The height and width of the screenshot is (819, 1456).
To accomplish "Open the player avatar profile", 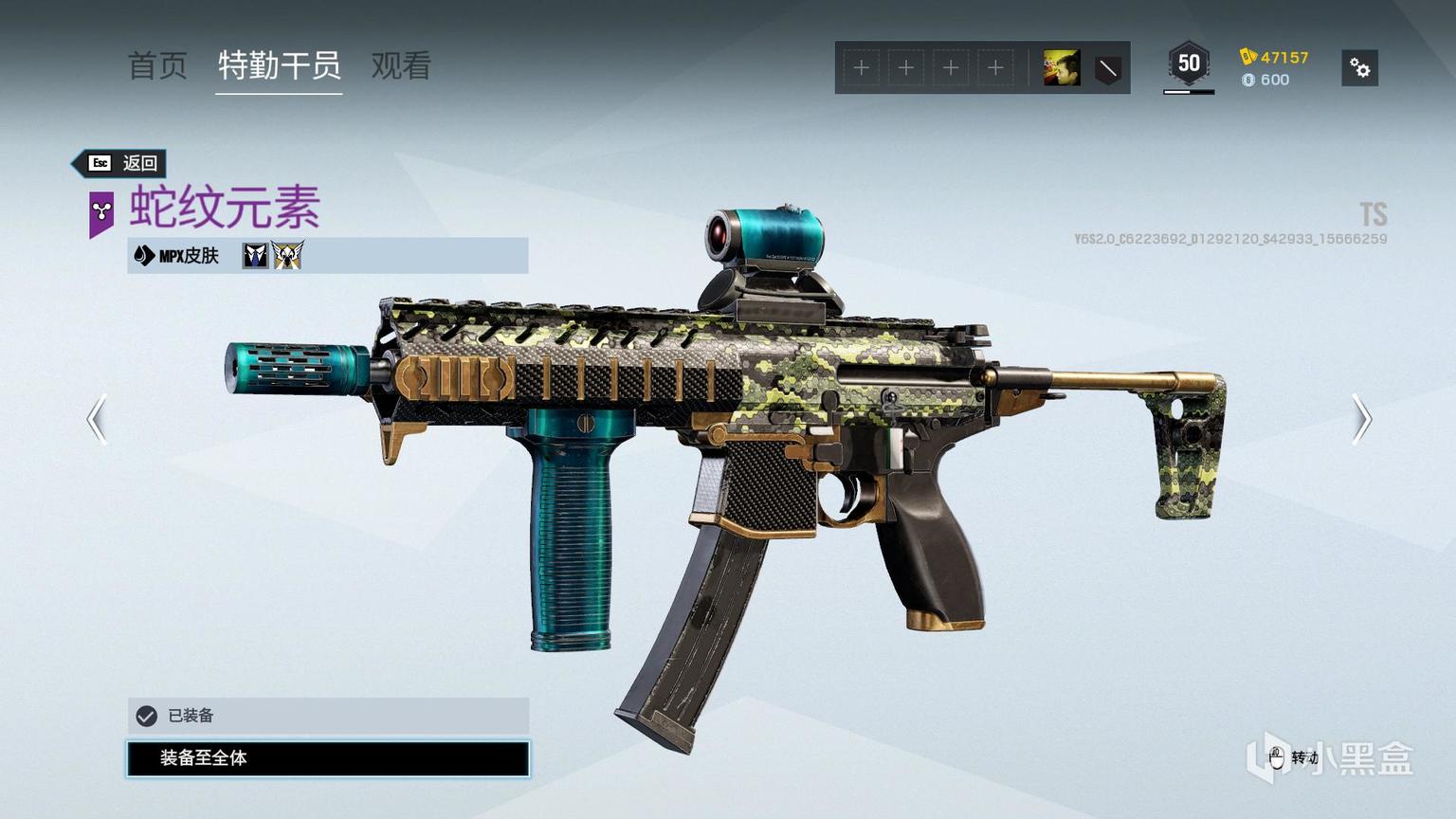I will 1062,68.
